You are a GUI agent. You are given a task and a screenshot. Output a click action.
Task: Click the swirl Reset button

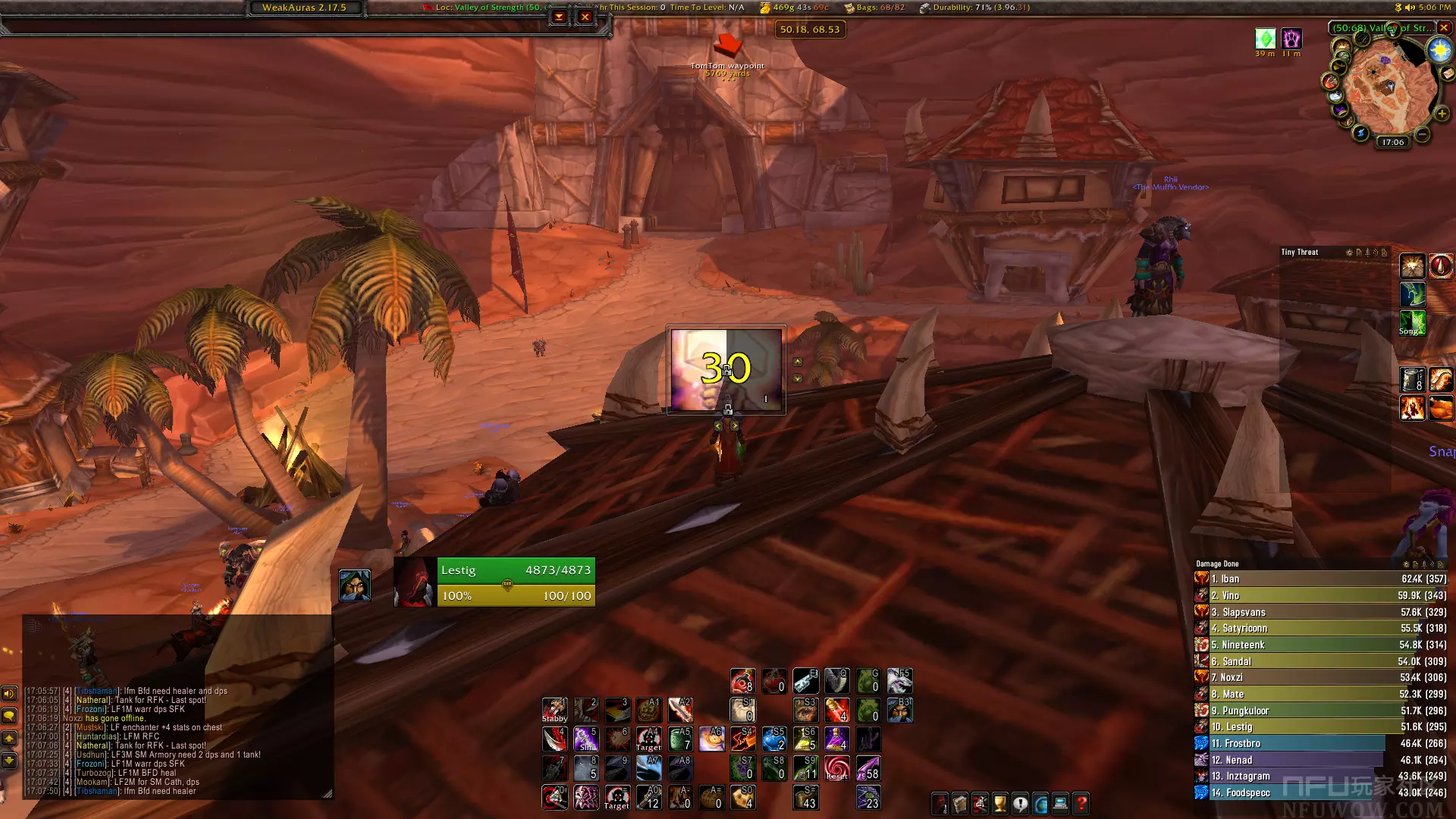(x=836, y=767)
